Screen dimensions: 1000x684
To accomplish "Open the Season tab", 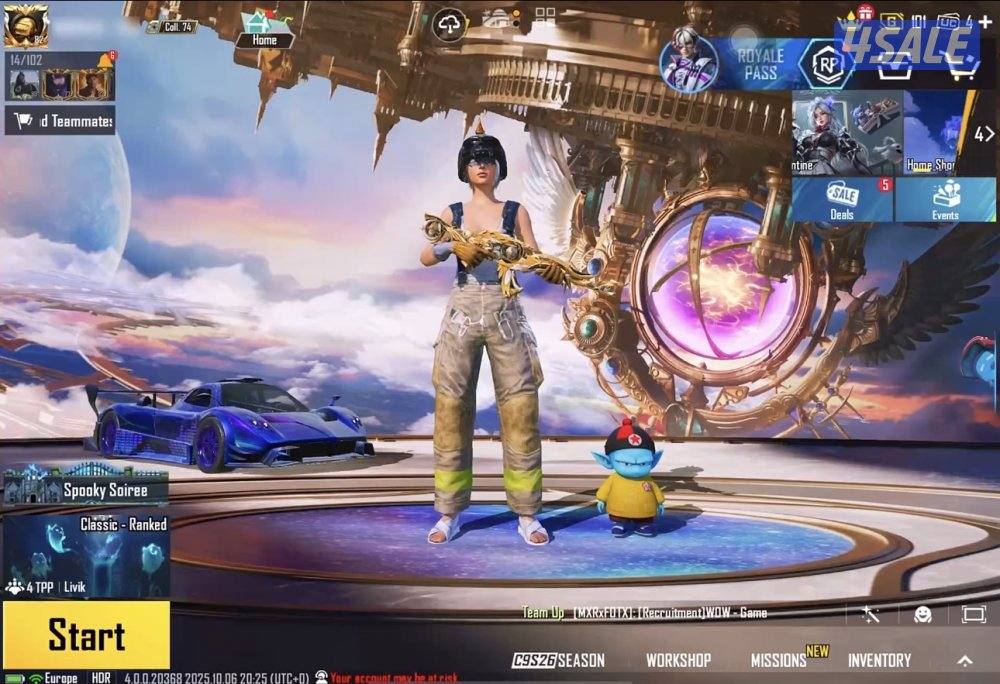I will [559, 660].
